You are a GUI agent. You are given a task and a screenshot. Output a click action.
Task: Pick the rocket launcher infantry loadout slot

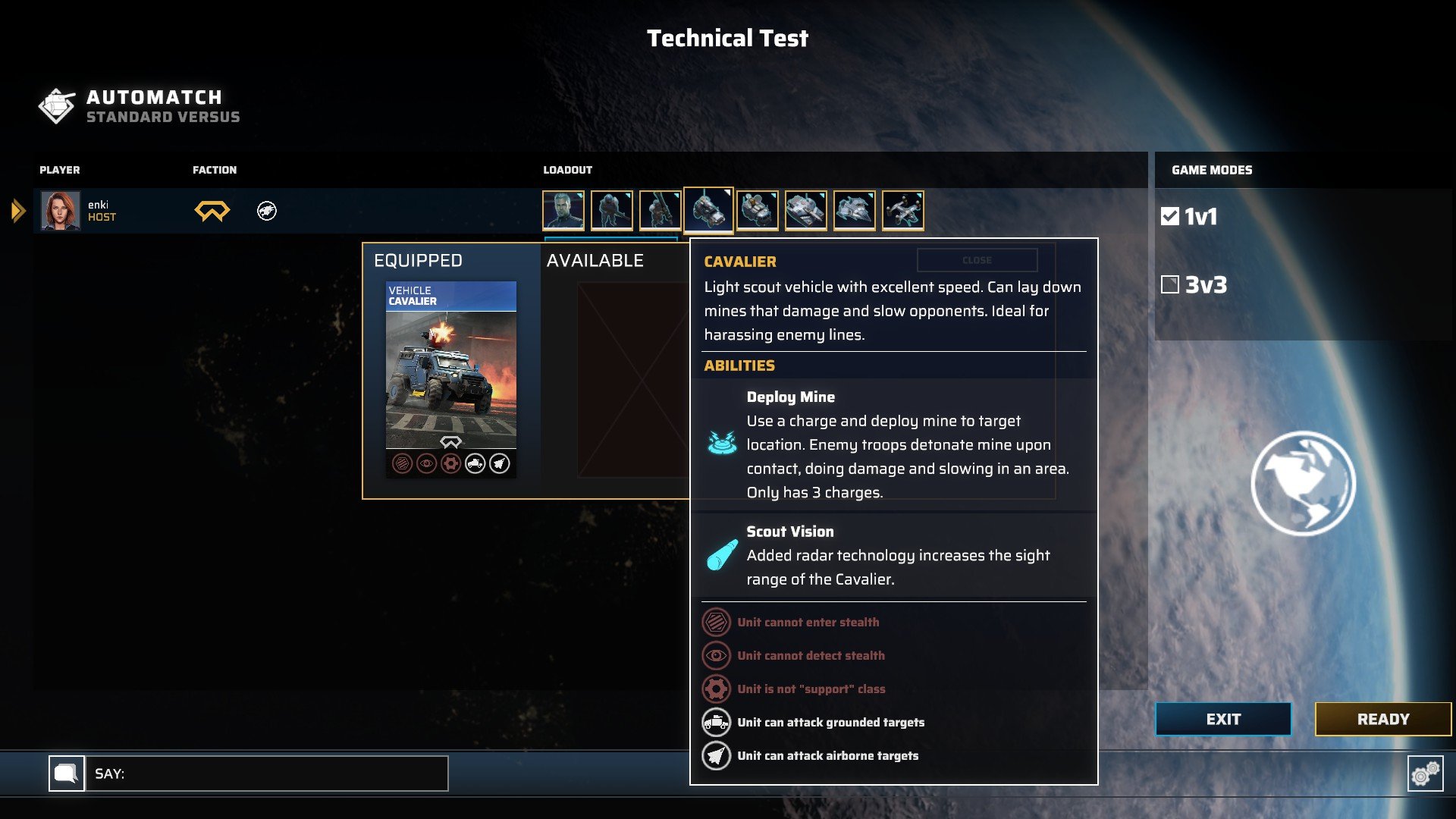pyautogui.click(x=660, y=210)
